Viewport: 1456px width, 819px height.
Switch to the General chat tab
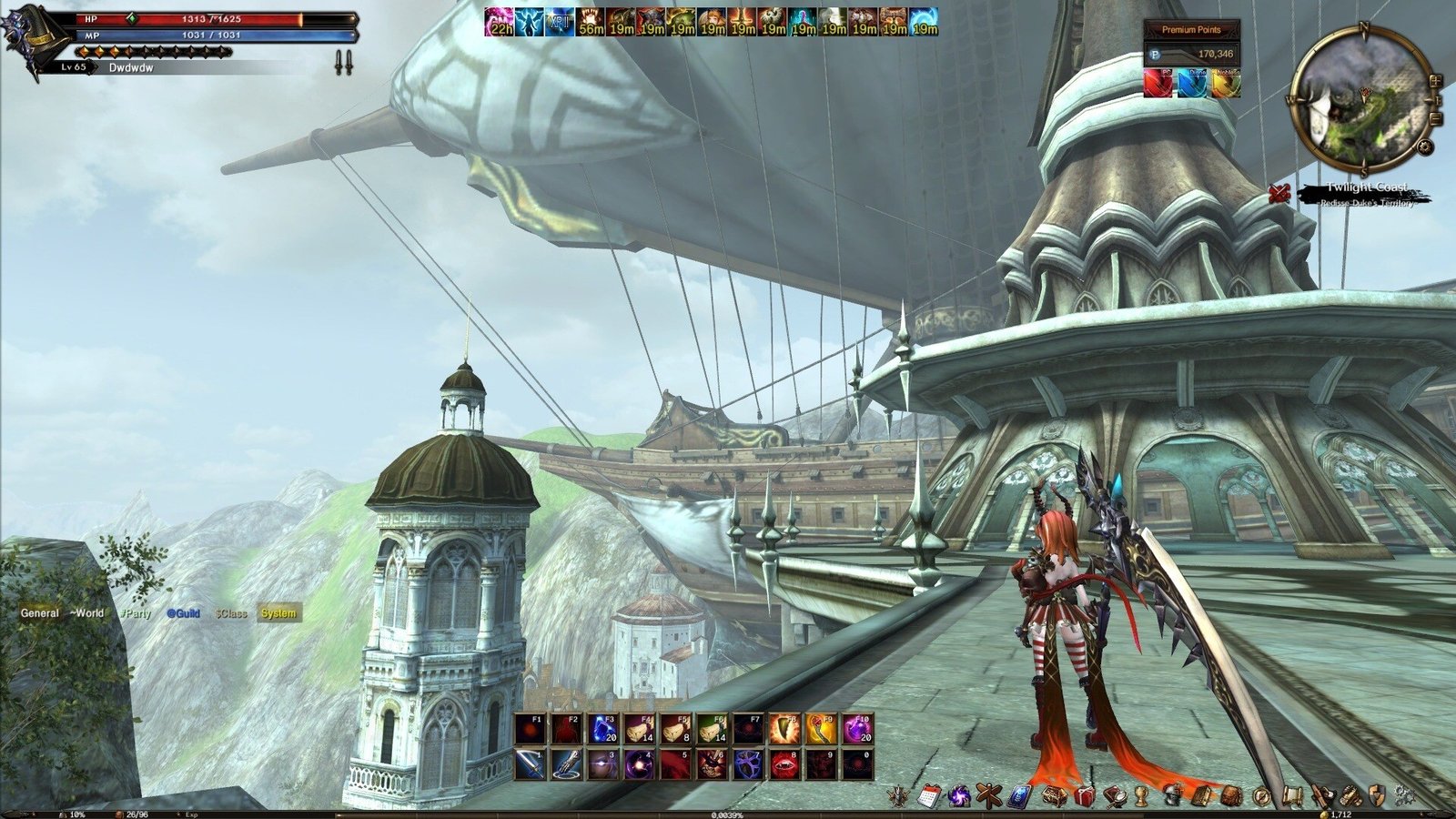[x=40, y=613]
